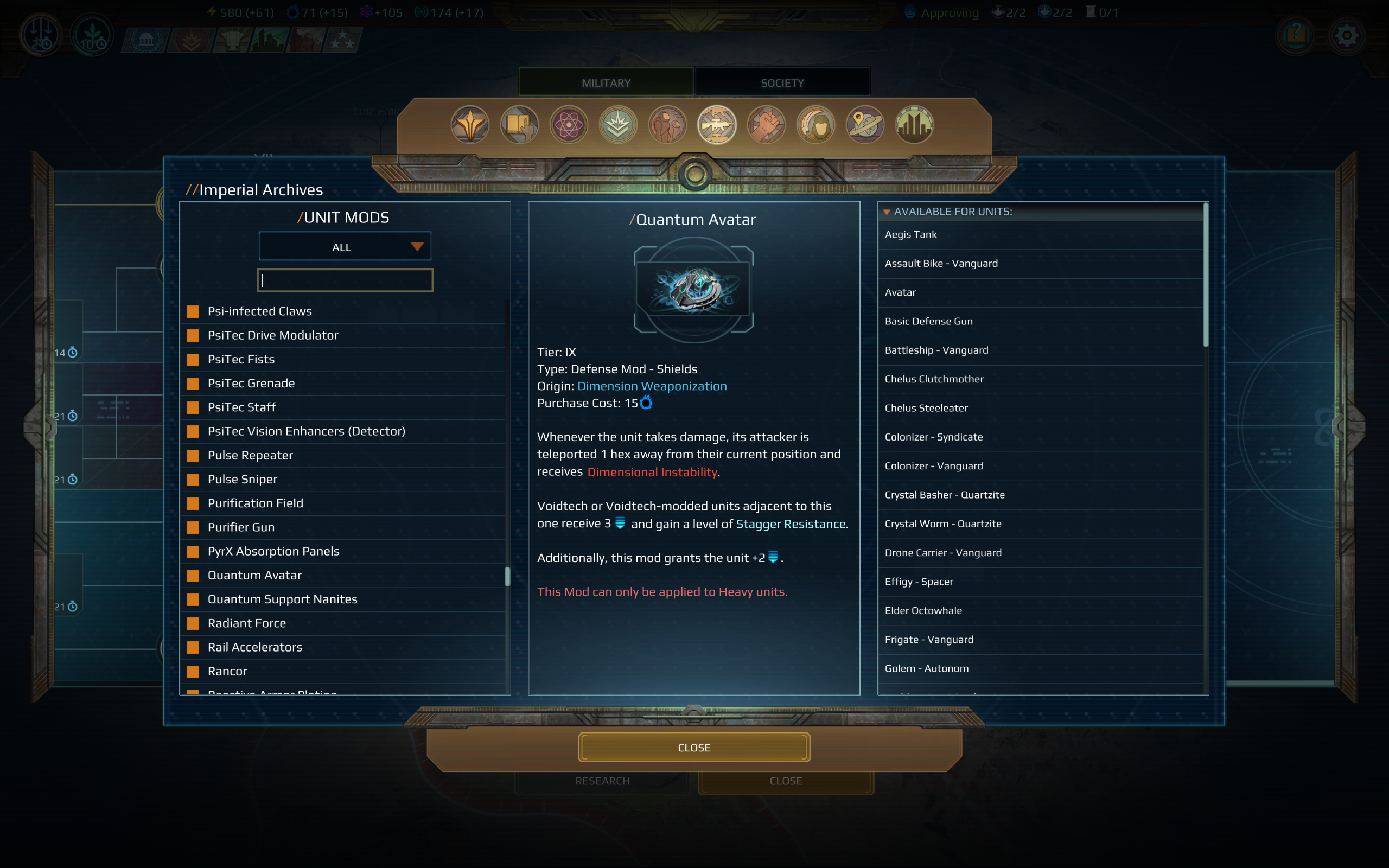Select the open book lore category icon
This screenshot has width=1389, height=868.
pos(519,125)
